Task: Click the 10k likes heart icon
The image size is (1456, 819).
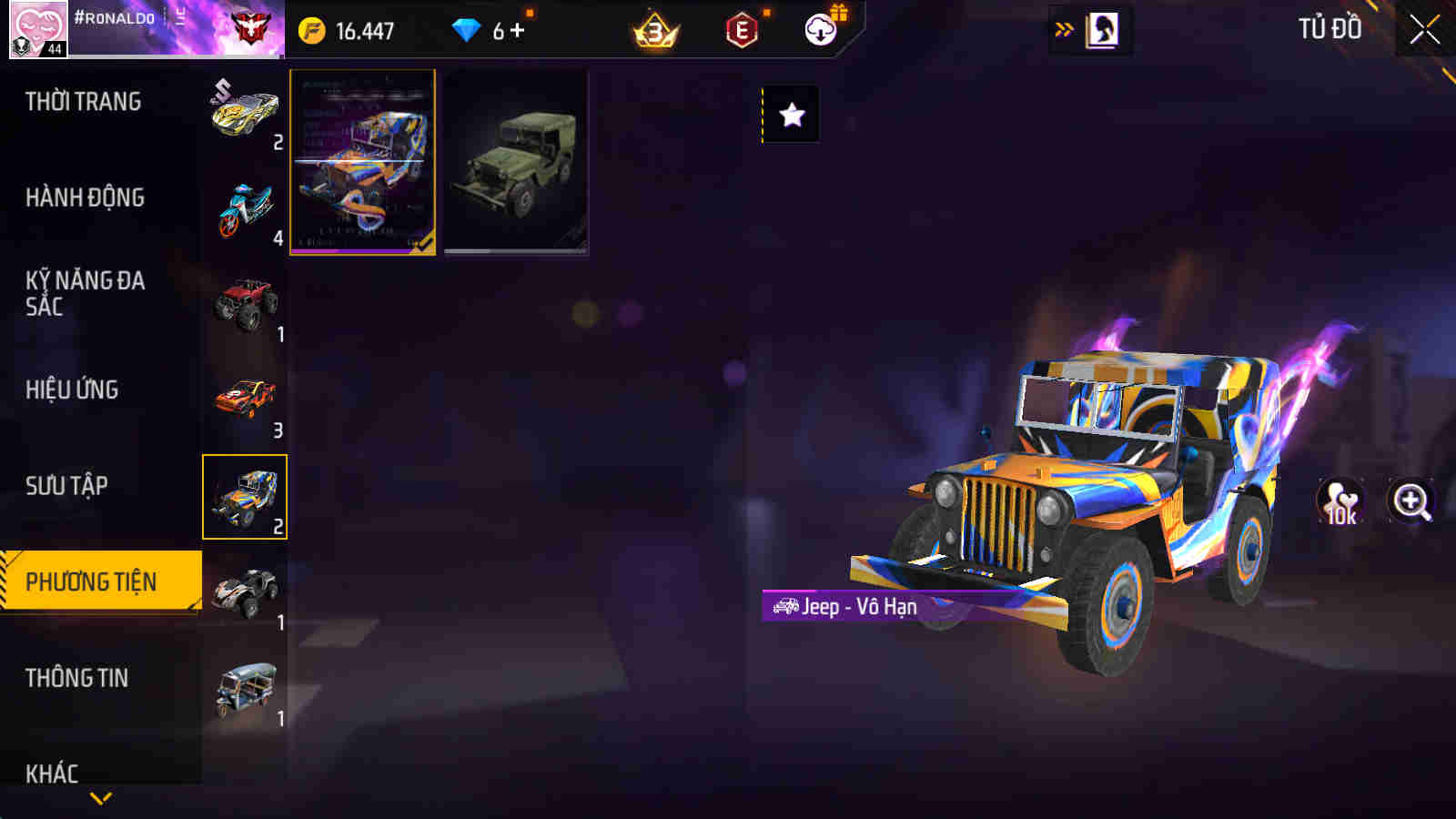Action: pyautogui.click(x=1339, y=500)
